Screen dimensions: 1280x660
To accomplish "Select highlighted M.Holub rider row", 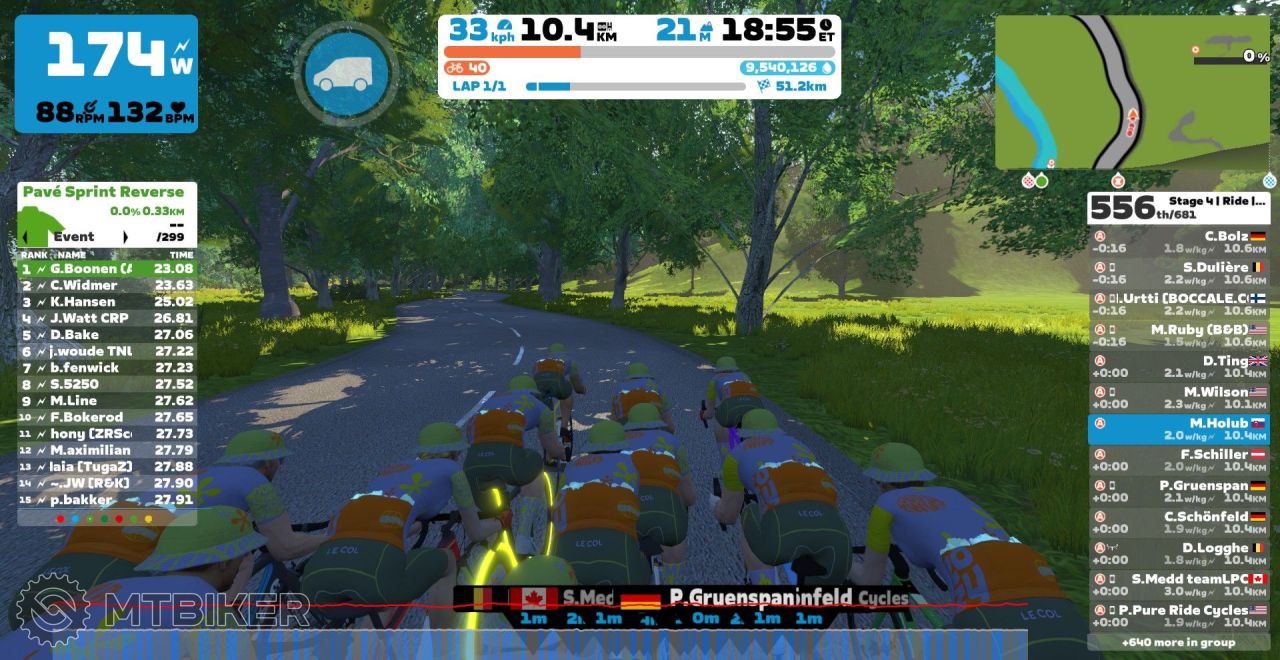I will [x=1178, y=429].
